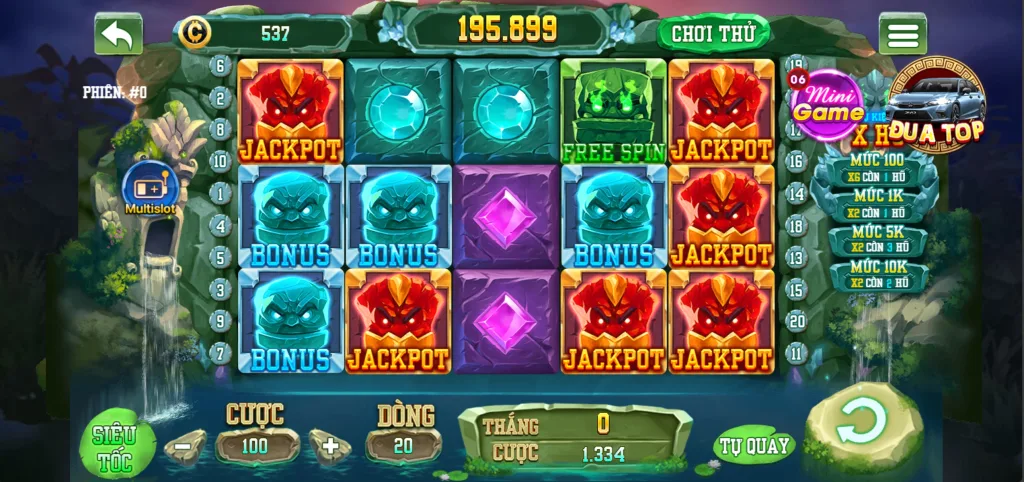
Task: Click the gold coin balance icon
Action: (x=194, y=33)
